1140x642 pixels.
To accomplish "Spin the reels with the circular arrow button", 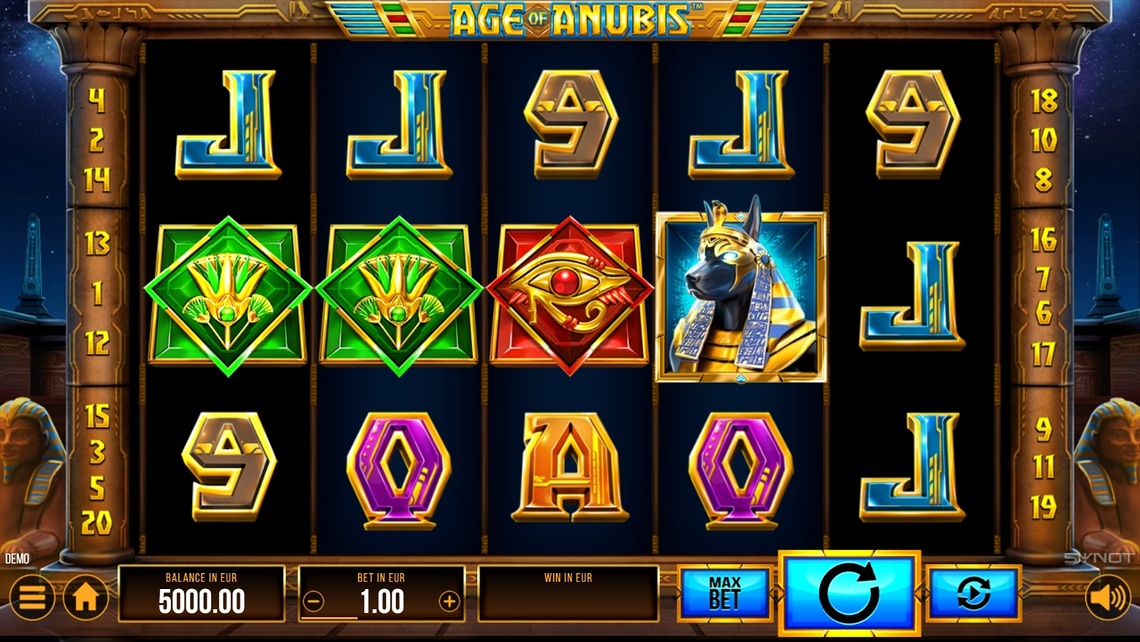I will click(x=849, y=593).
